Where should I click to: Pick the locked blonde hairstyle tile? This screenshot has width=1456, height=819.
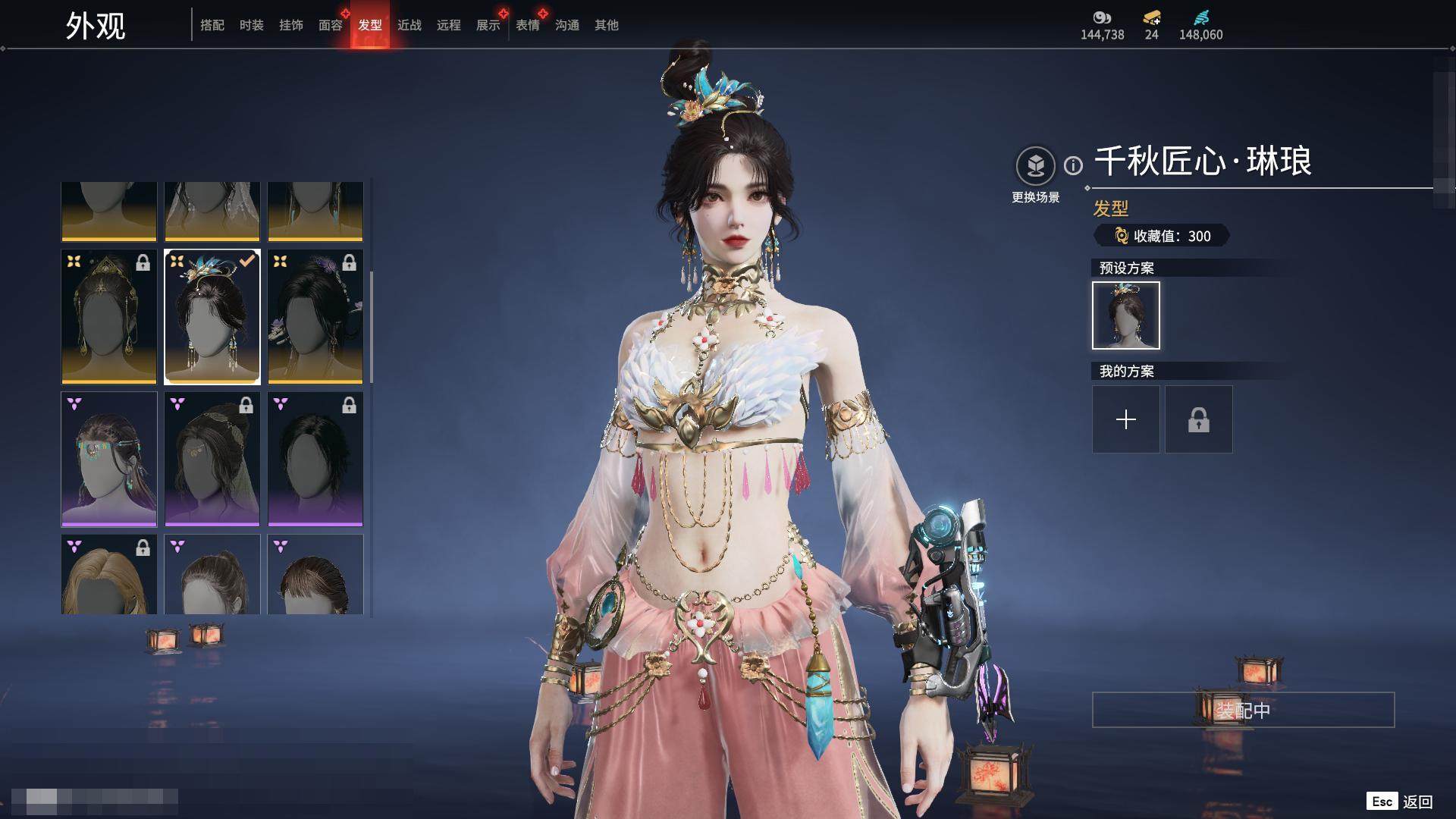[109, 574]
